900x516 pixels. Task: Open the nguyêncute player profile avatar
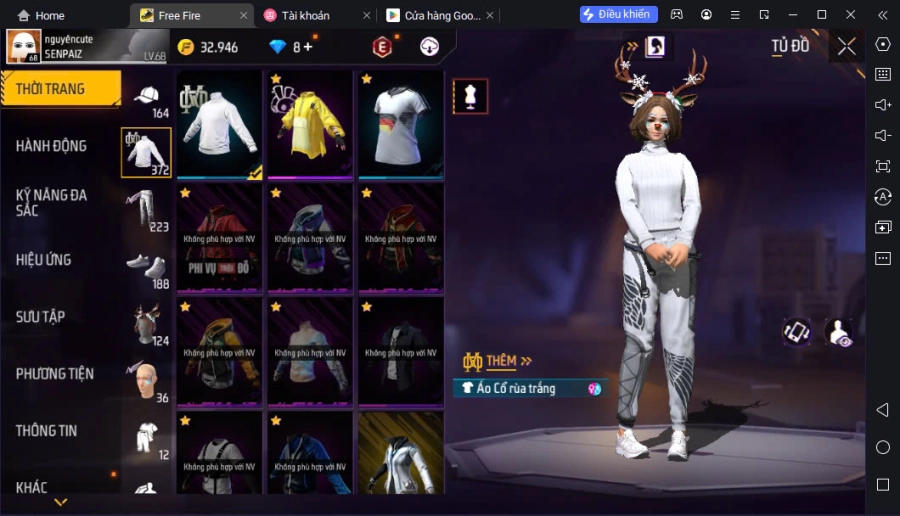[x=24, y=47]
